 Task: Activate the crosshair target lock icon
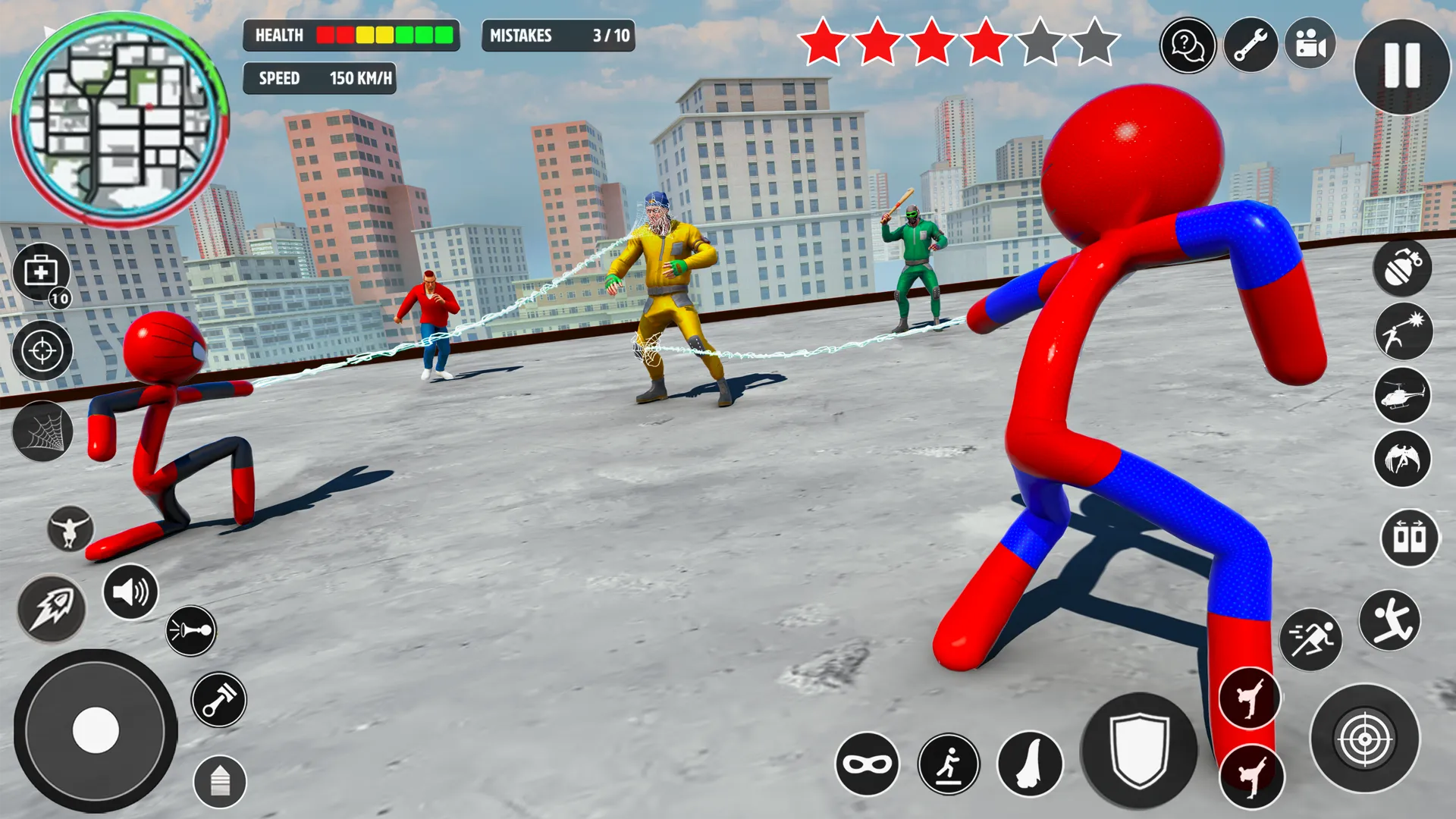click(42, 350)
